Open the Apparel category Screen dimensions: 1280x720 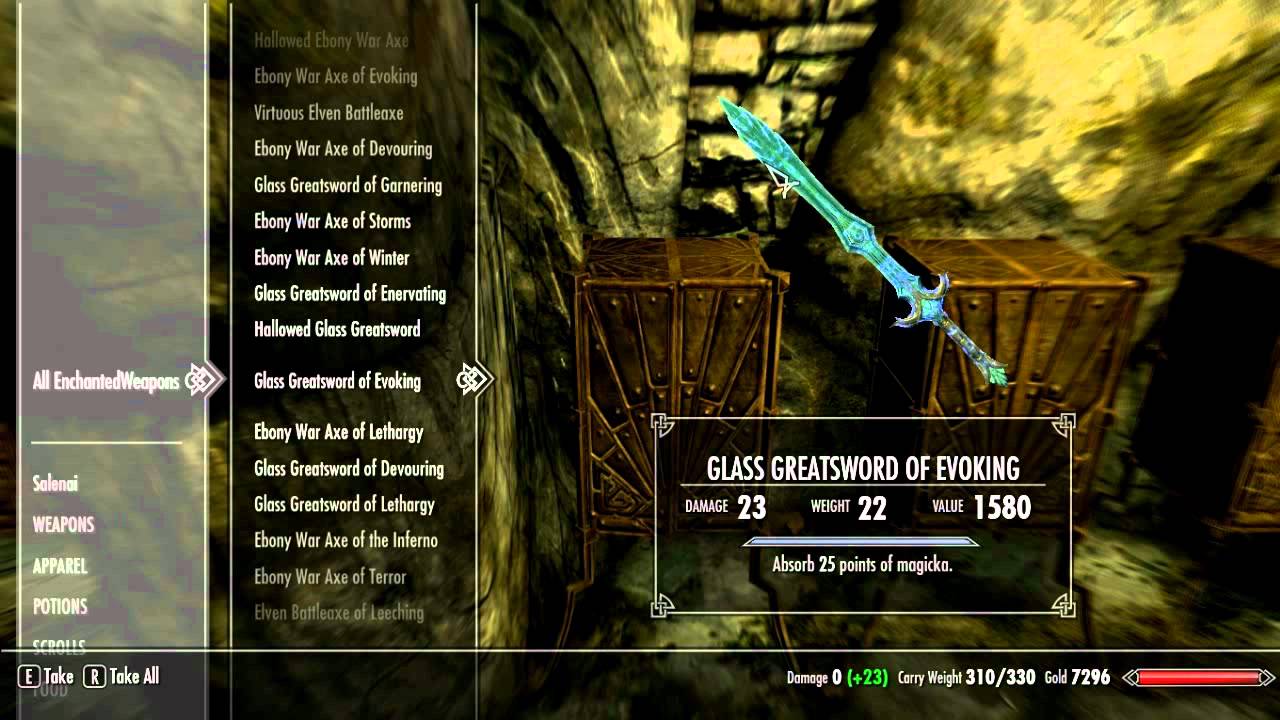[x=60, y=566]
